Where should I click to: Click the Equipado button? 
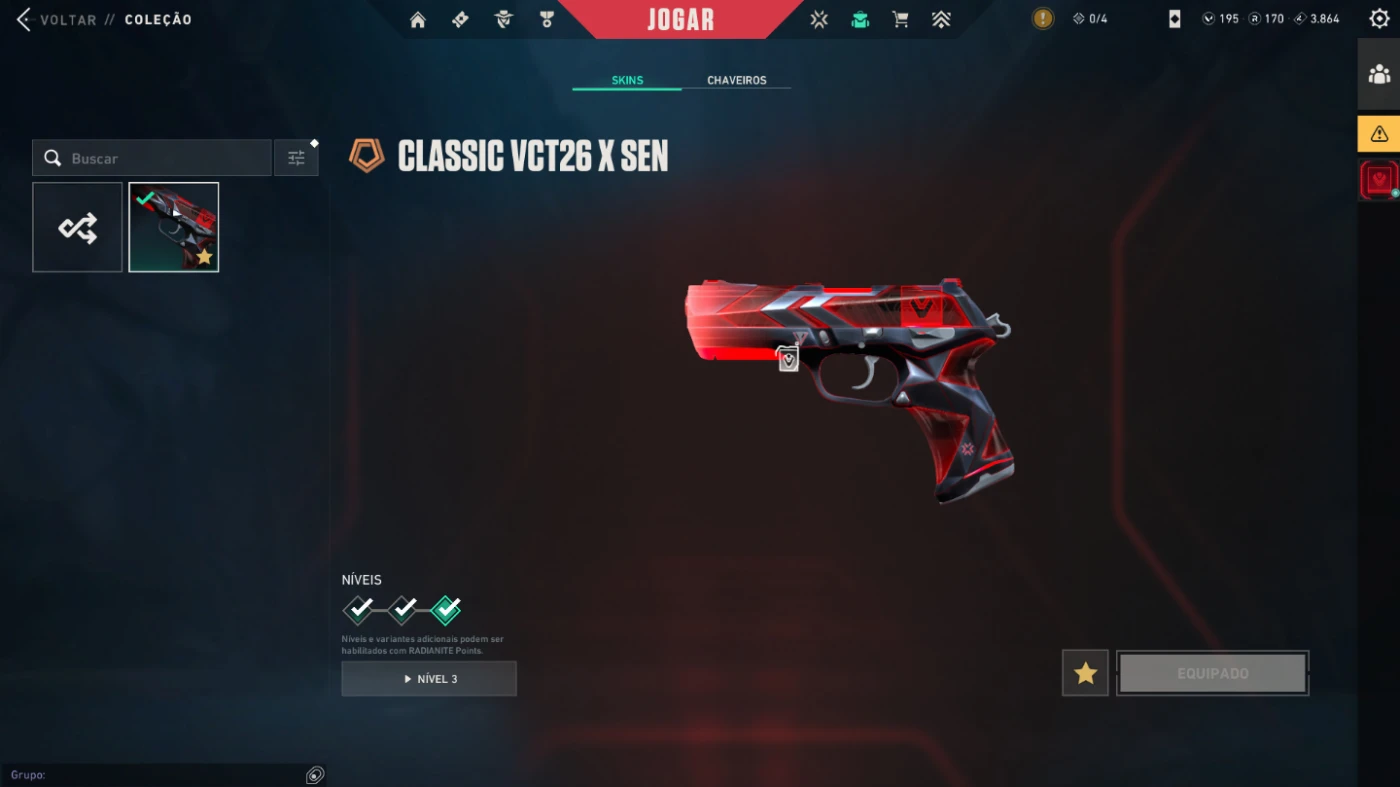(1212, 673)
